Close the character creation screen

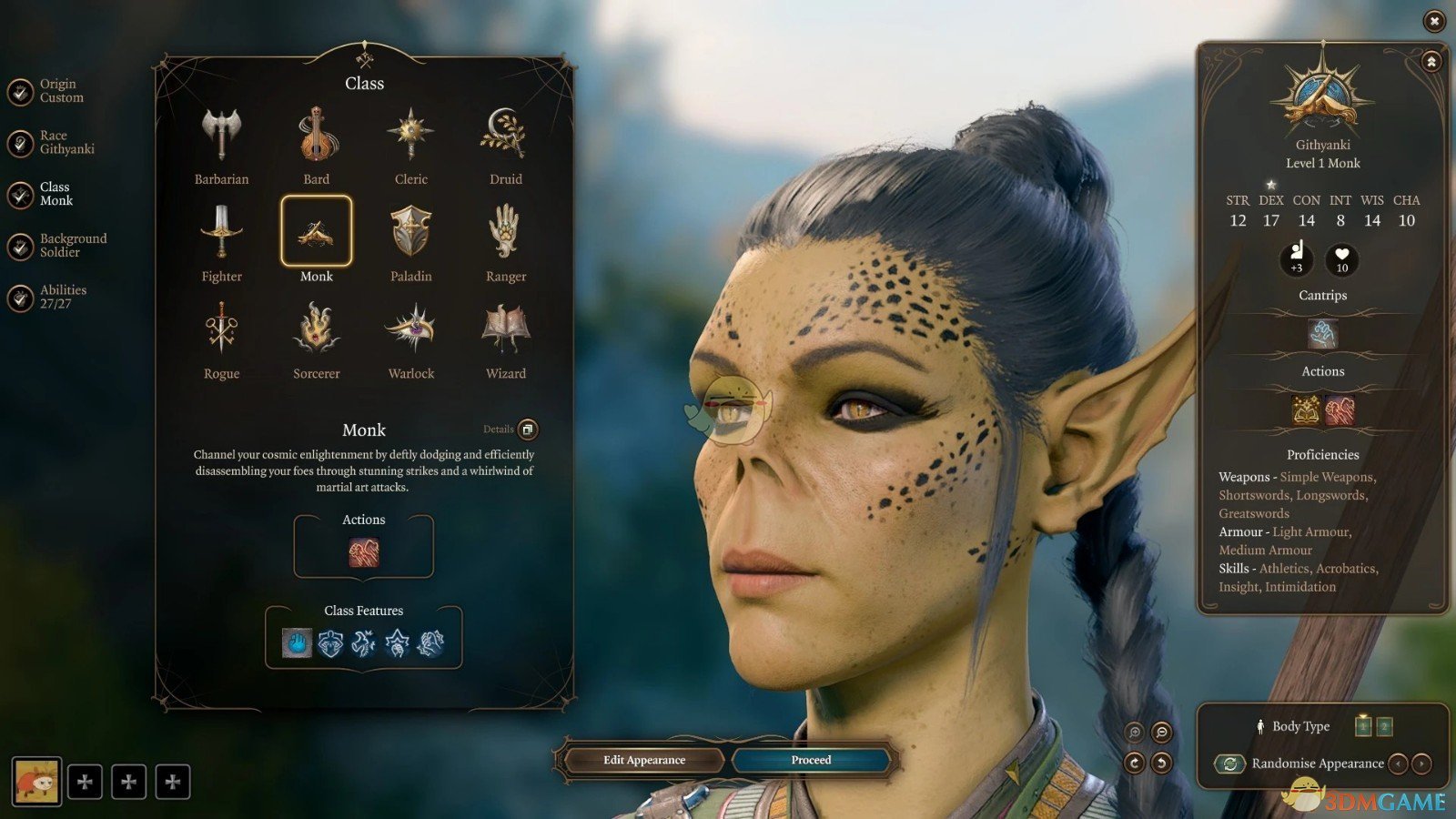[x=1434, y=20]
